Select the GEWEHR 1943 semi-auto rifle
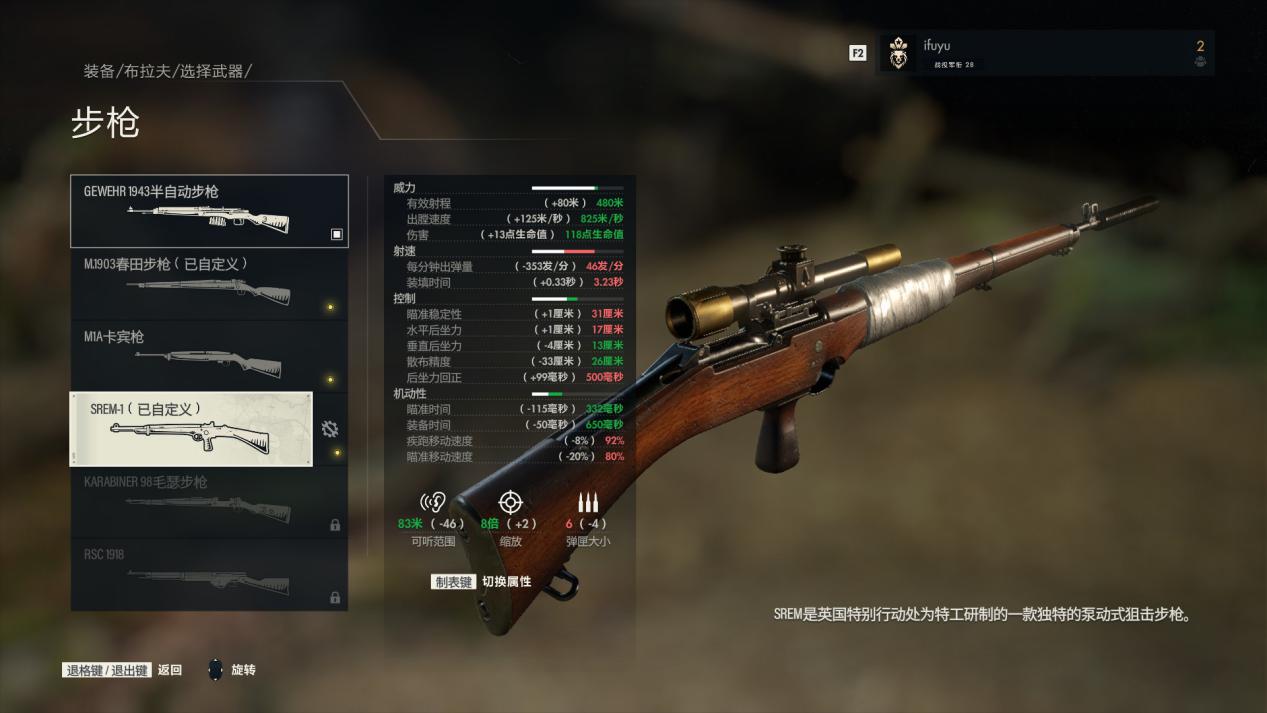Image resolution: width=1267 pixels, height=713 pixels. (209, 211)
